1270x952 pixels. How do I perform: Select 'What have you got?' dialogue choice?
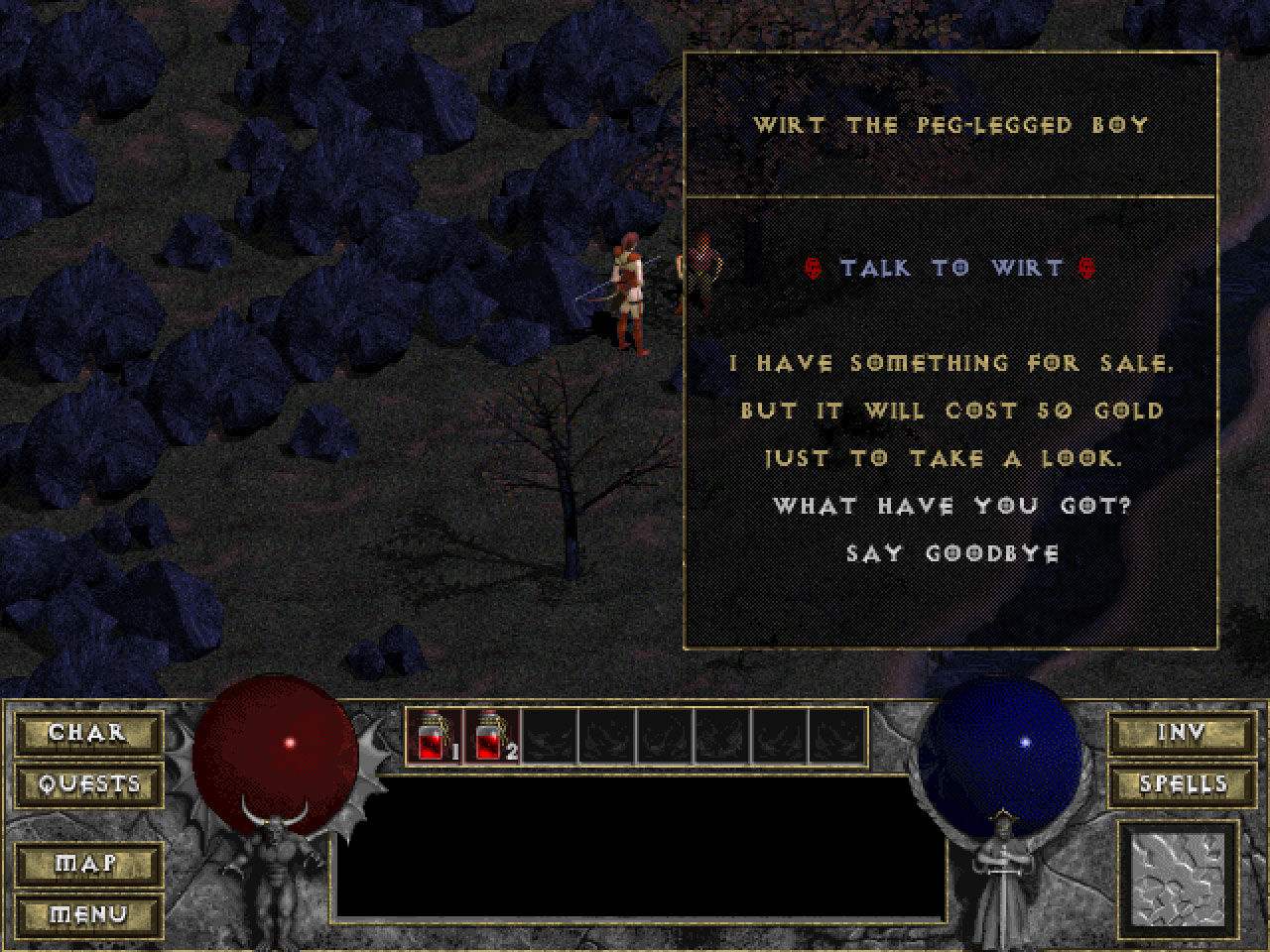[x=951, y=506]
